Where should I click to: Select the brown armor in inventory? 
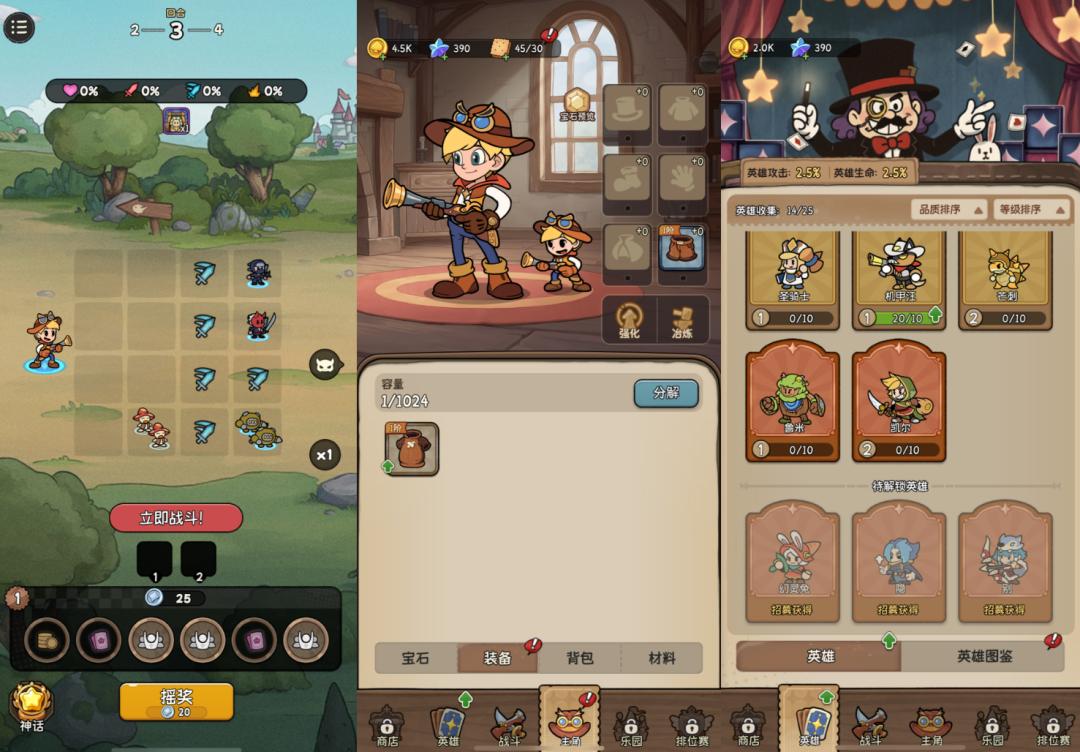coord(411,448)
